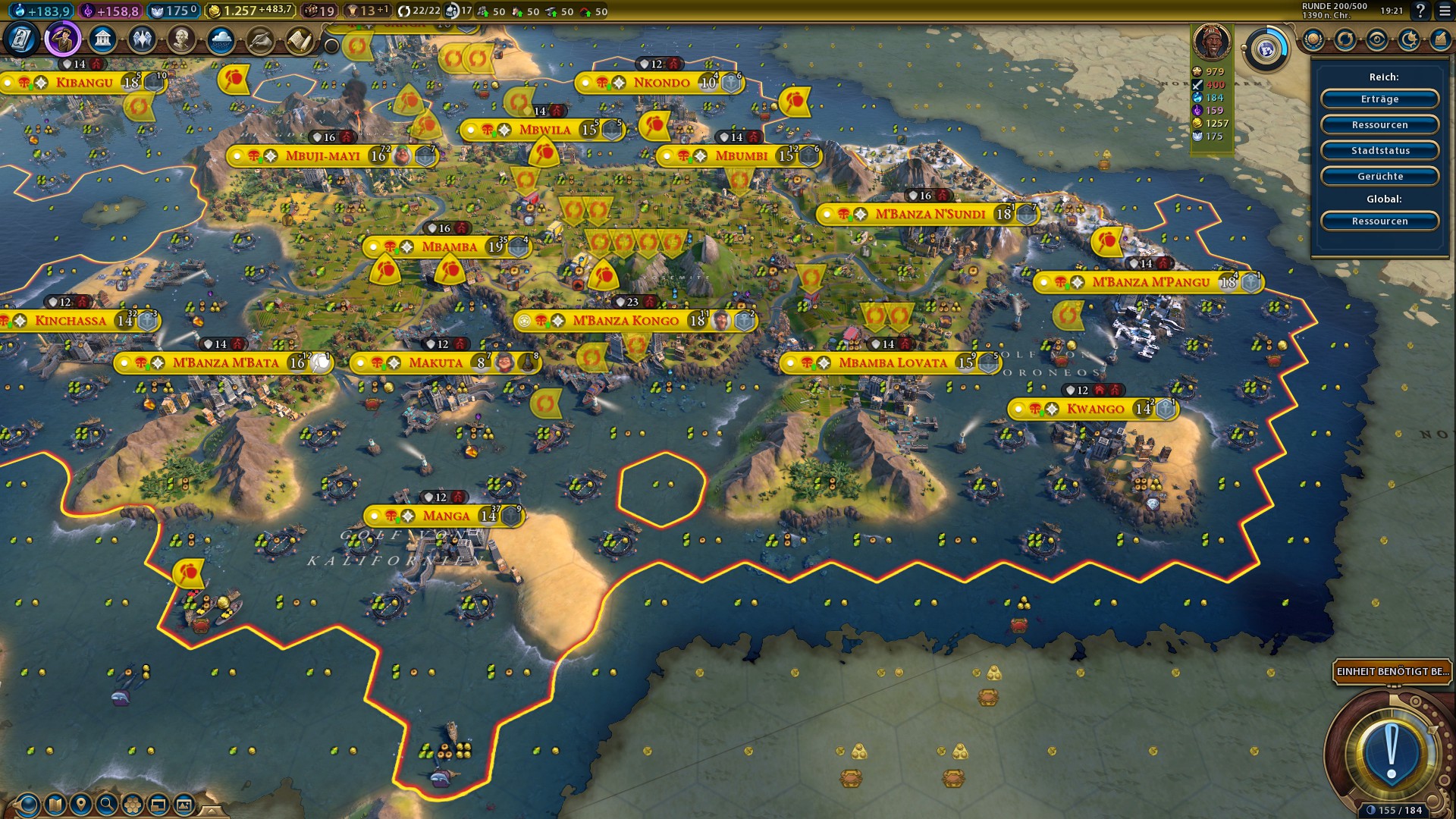Open the Erträge report
The image size is (1456, 819).
[1379, 99]
